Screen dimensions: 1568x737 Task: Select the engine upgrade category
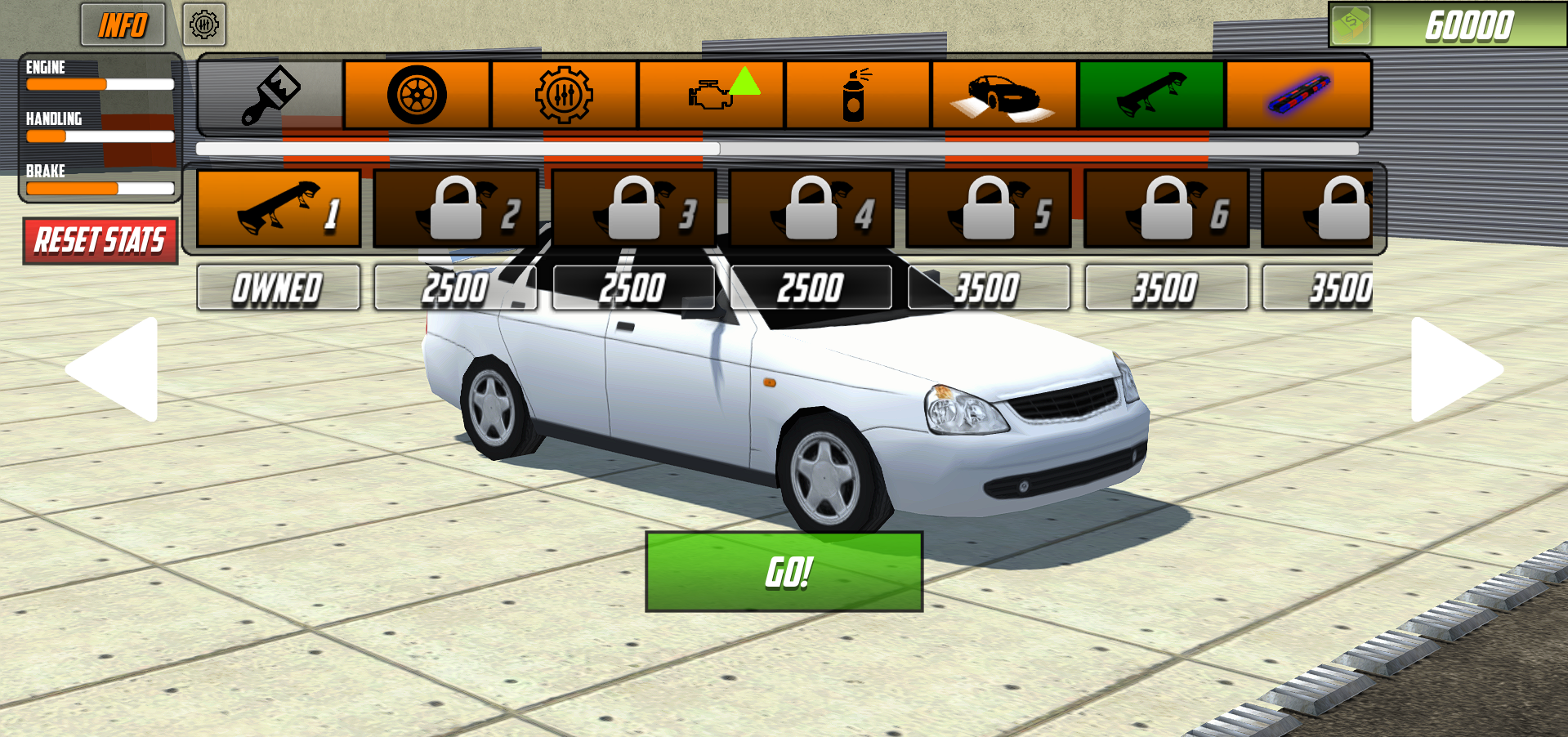click(711, 92)
